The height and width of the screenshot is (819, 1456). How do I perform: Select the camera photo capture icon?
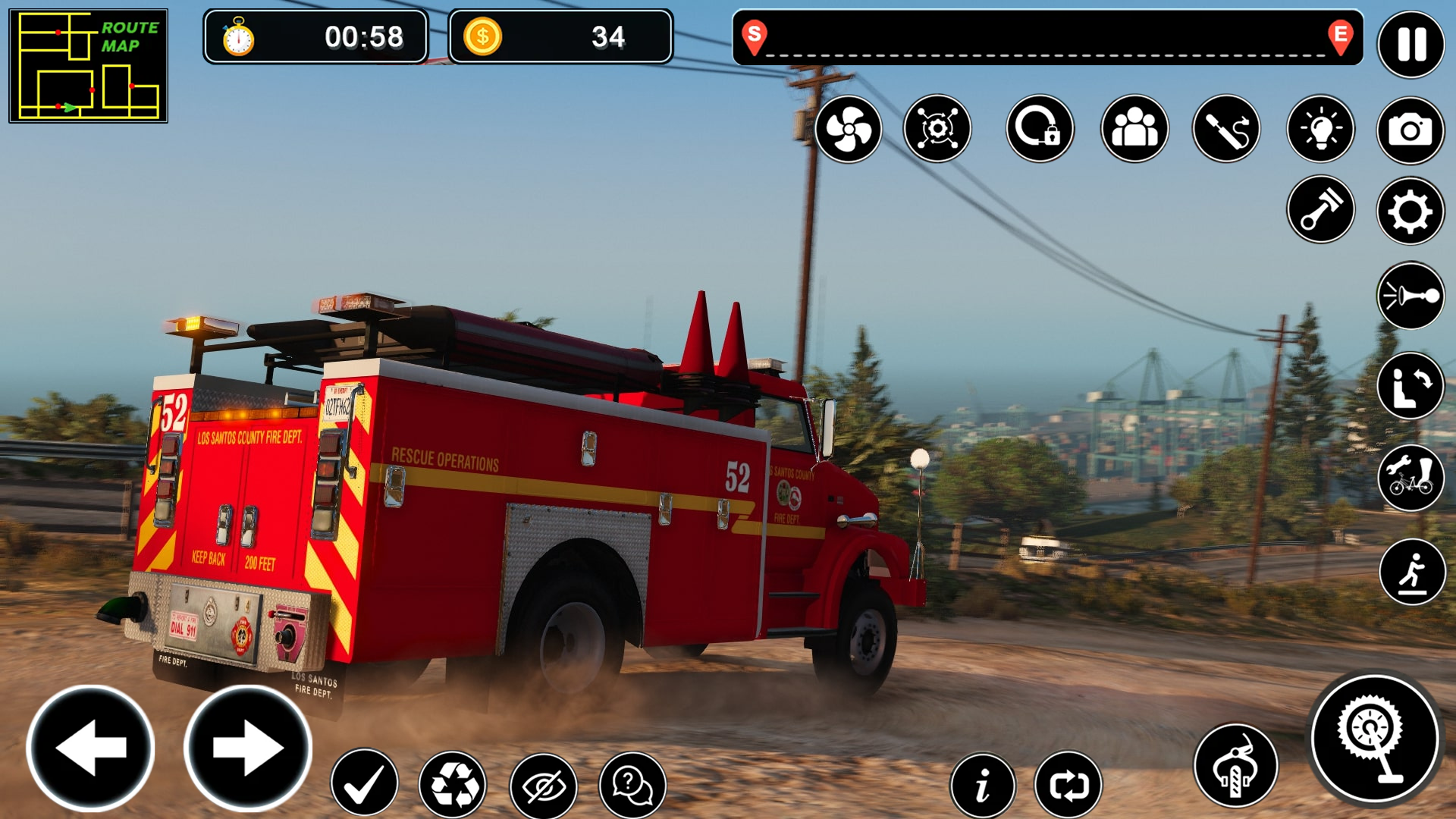pos(1409,129)
